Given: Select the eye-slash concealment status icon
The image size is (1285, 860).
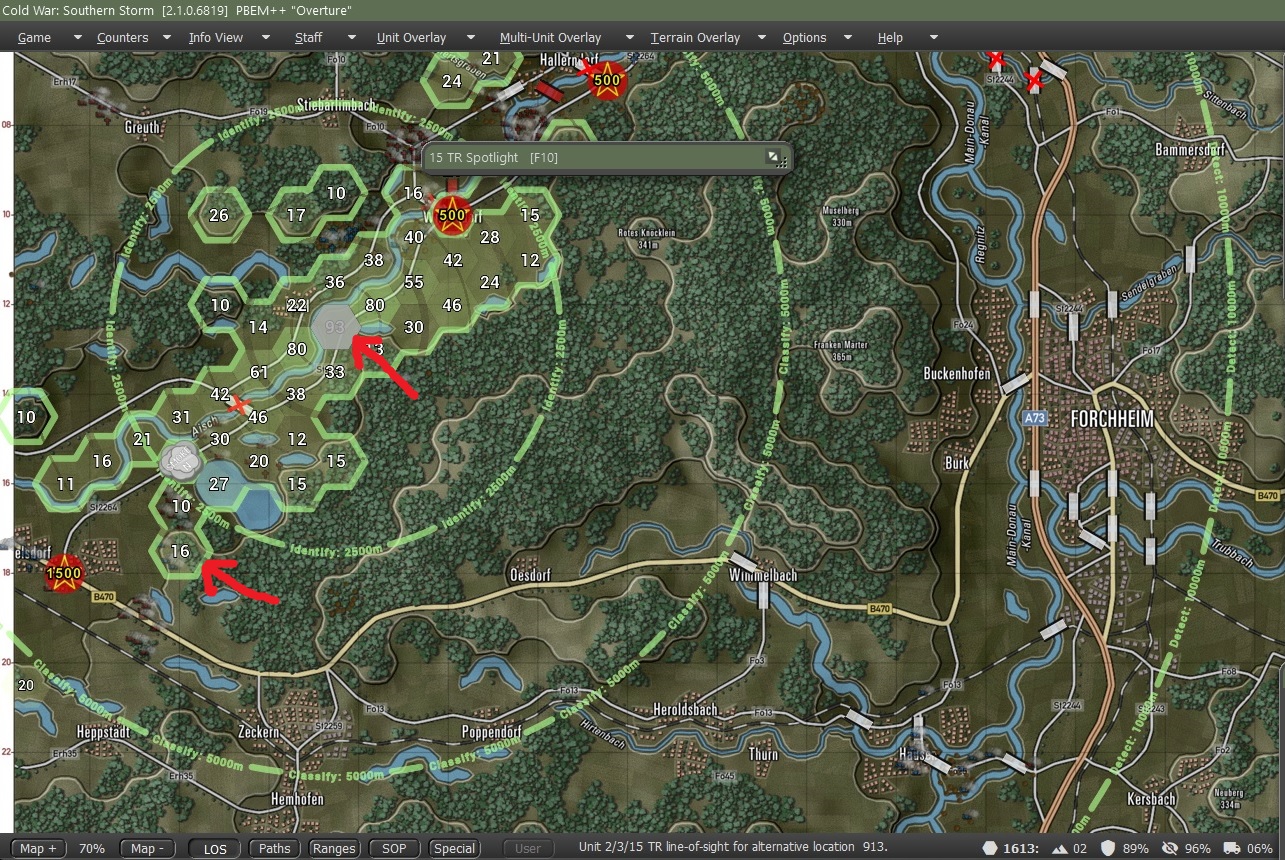Looking at the screenshot, I should point(1169,848).
